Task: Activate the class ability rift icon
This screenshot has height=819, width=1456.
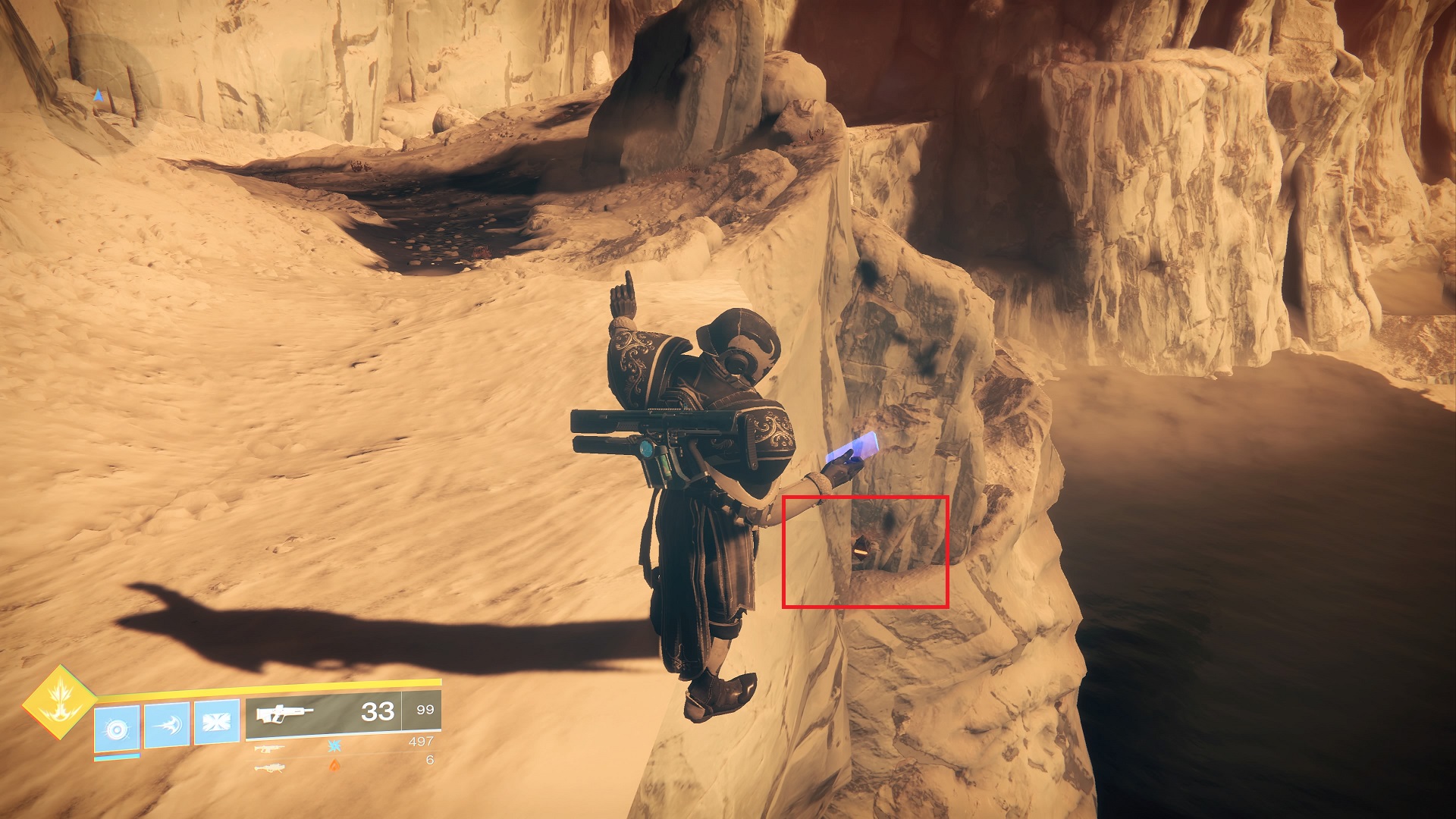Action: point(217,720)
